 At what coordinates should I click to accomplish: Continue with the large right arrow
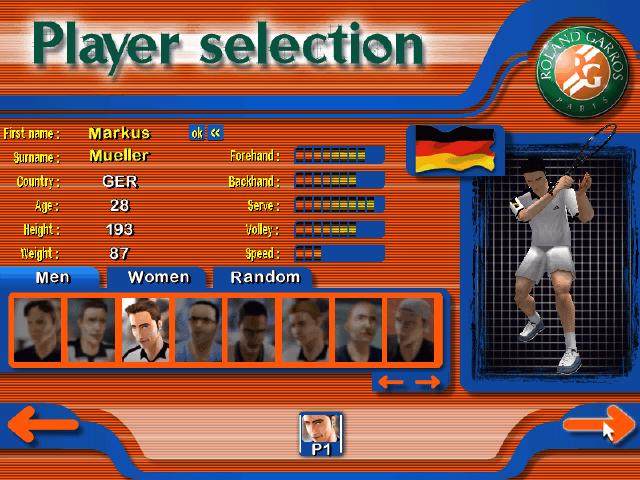tap(598, 425)
